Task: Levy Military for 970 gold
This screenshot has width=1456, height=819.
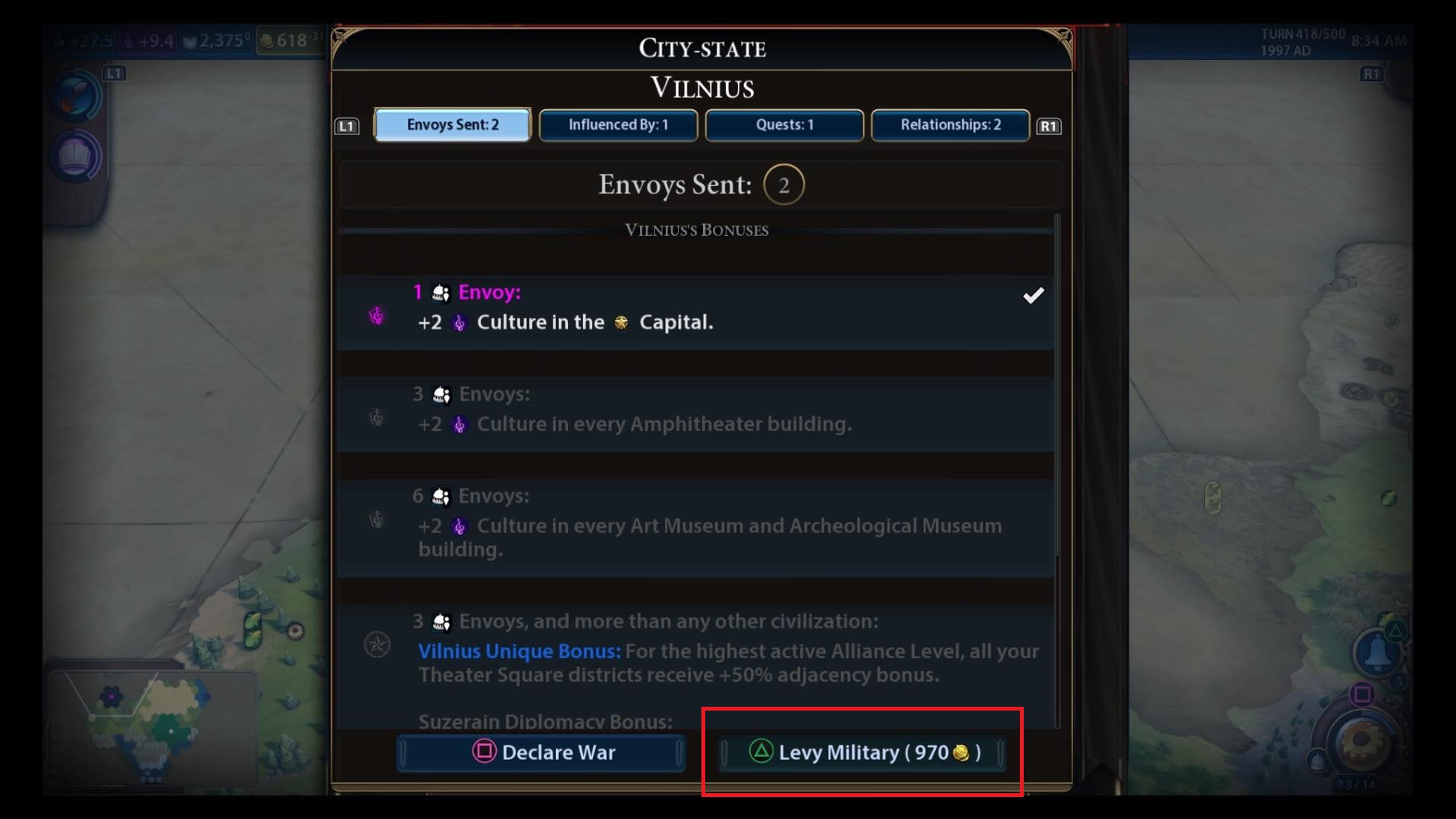Action: (862, 752)
